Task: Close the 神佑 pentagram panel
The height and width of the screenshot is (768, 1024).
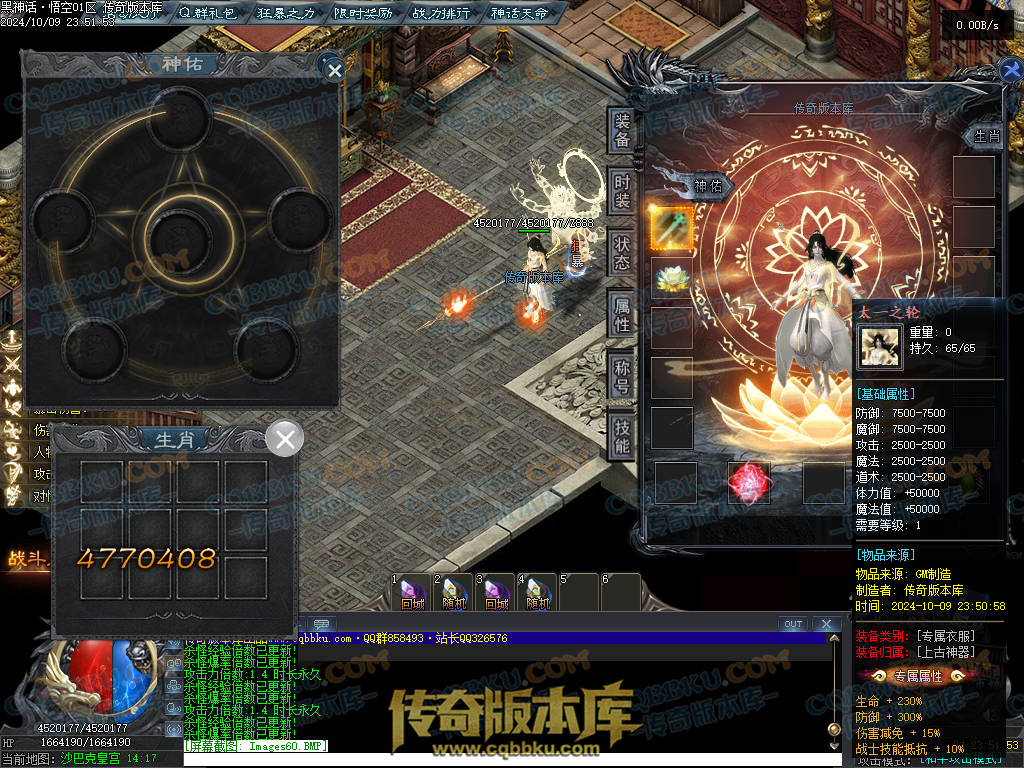Action: coord(335,69)
